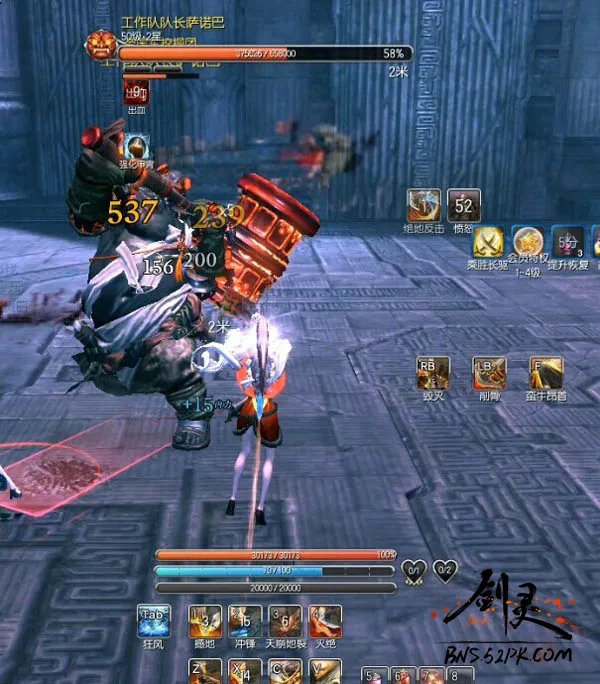Cast the 蛮牛昂首 F skill
The image size is (600, 684).
coord(546,372)
